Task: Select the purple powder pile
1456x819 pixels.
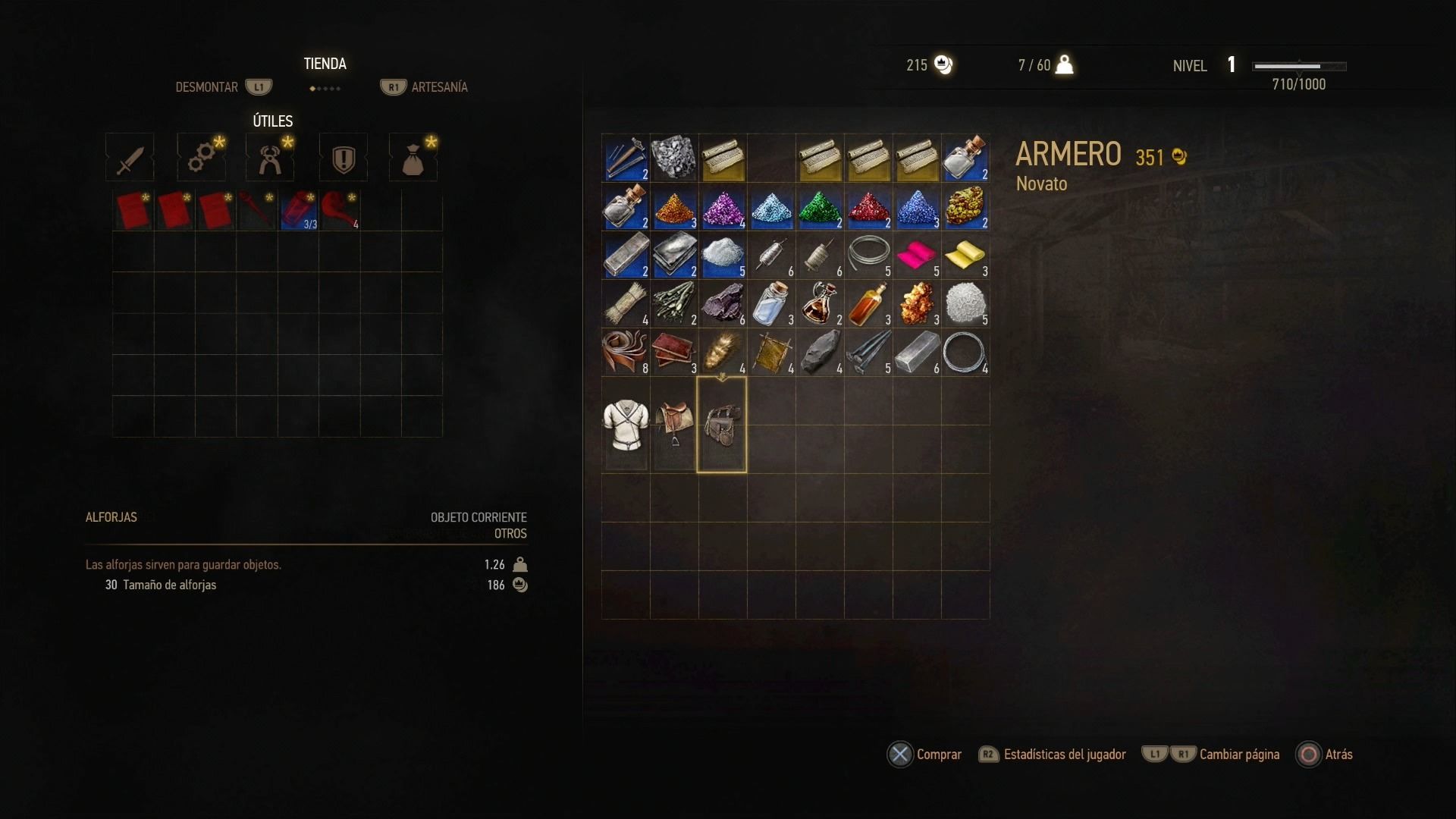Action: point(723,208)
